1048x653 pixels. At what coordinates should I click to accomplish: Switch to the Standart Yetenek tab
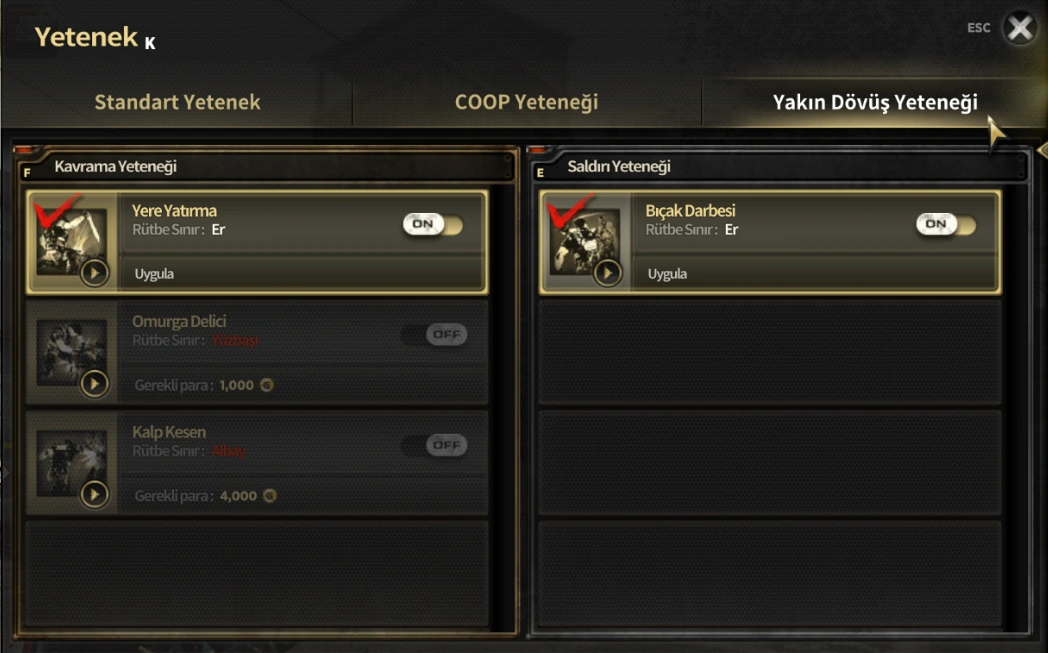point(177,102)
